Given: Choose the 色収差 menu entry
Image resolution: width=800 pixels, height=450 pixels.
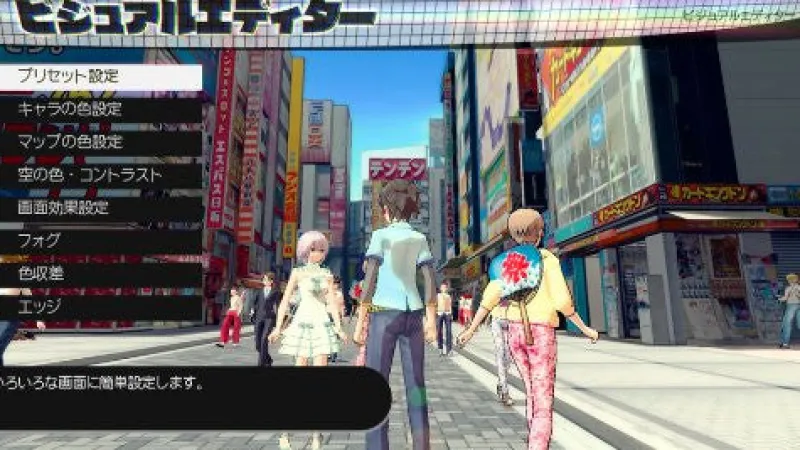Looking at the screenshot, I should (x=100, y=274).
